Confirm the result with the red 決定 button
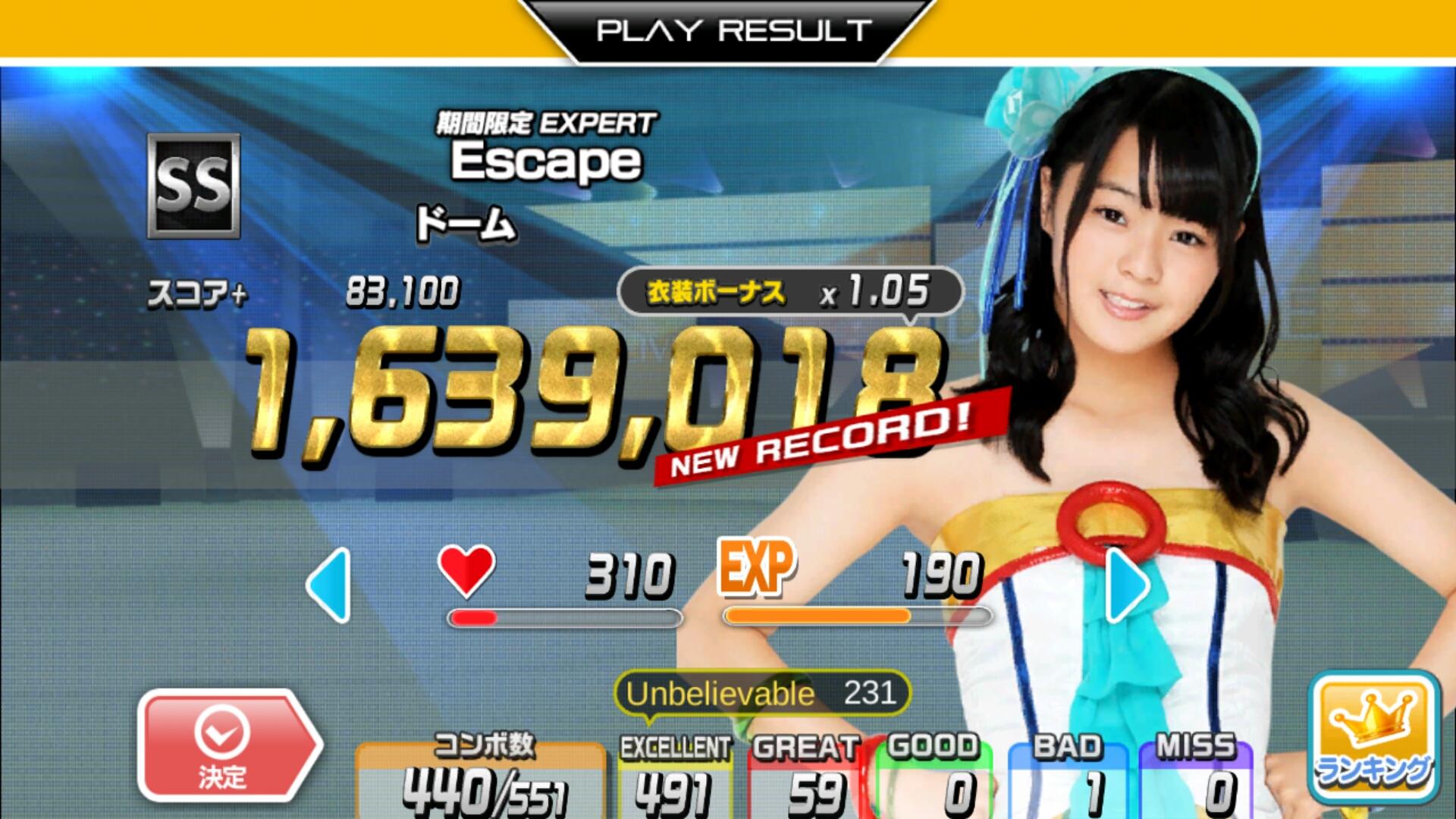The image size is (1456, 819). [225, 746]
